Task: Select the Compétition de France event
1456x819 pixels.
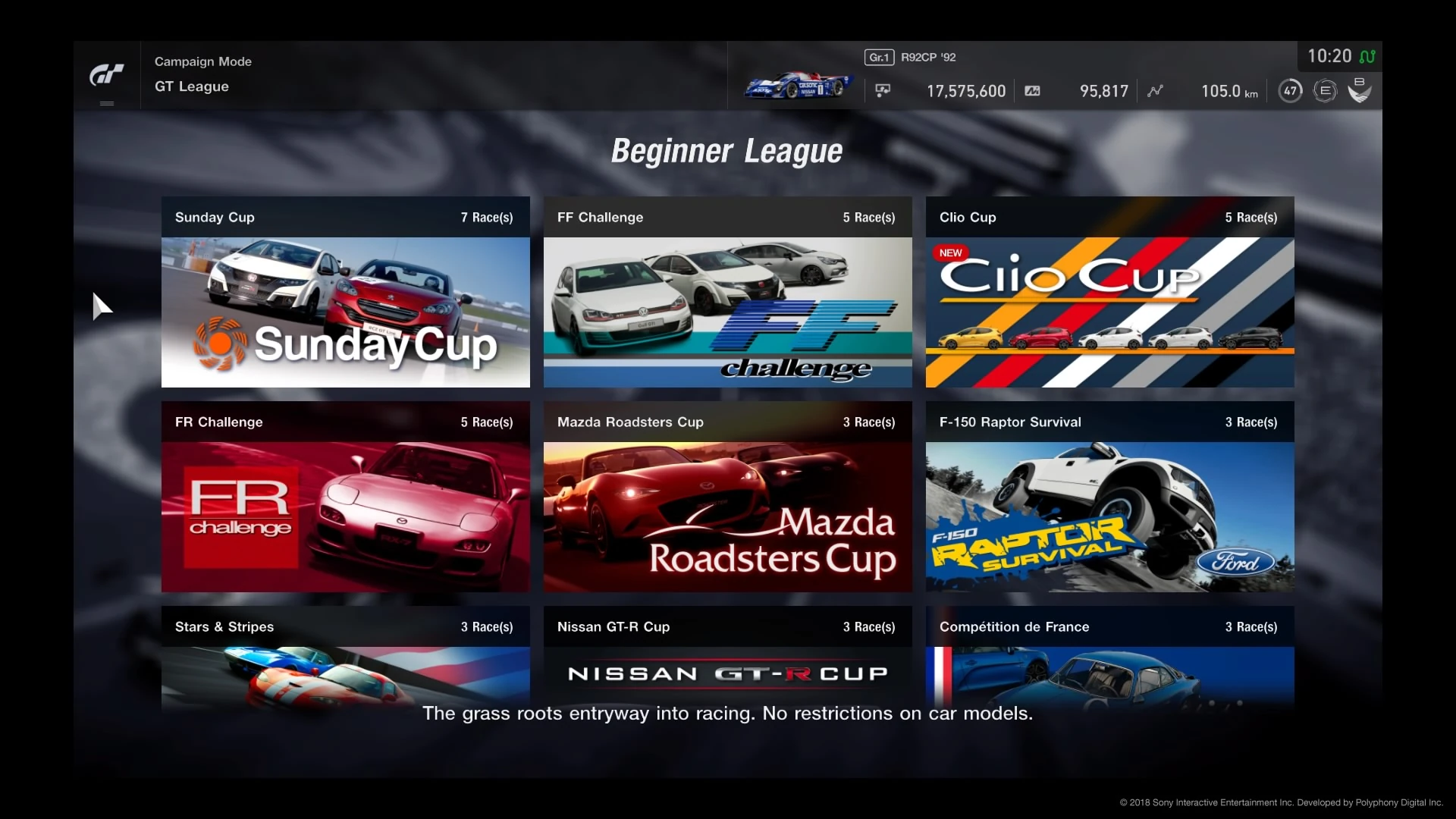Action: click(x=1109, y=660)
